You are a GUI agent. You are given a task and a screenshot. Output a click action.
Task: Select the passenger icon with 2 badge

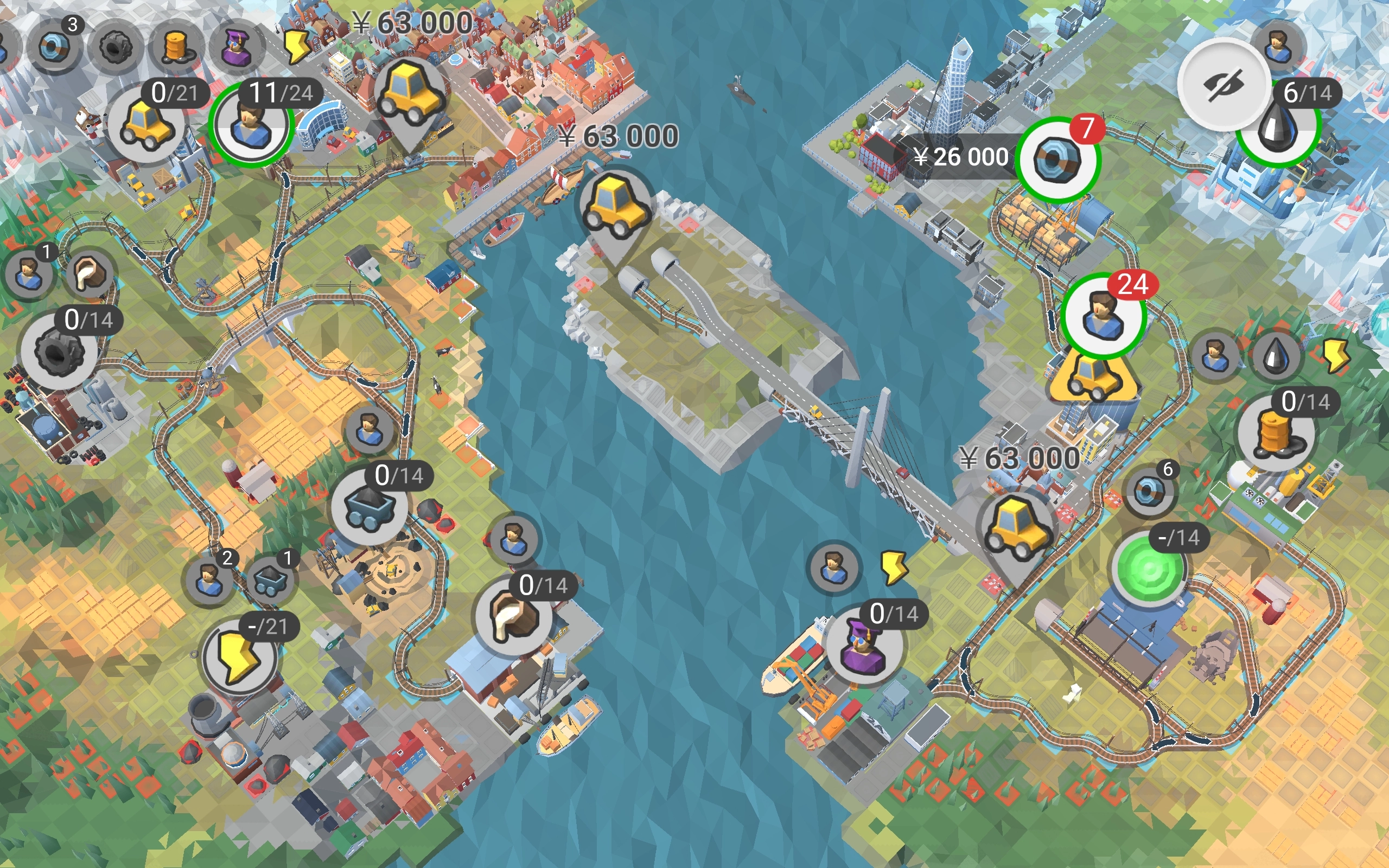pyautogui.click(x=208, y=580)
